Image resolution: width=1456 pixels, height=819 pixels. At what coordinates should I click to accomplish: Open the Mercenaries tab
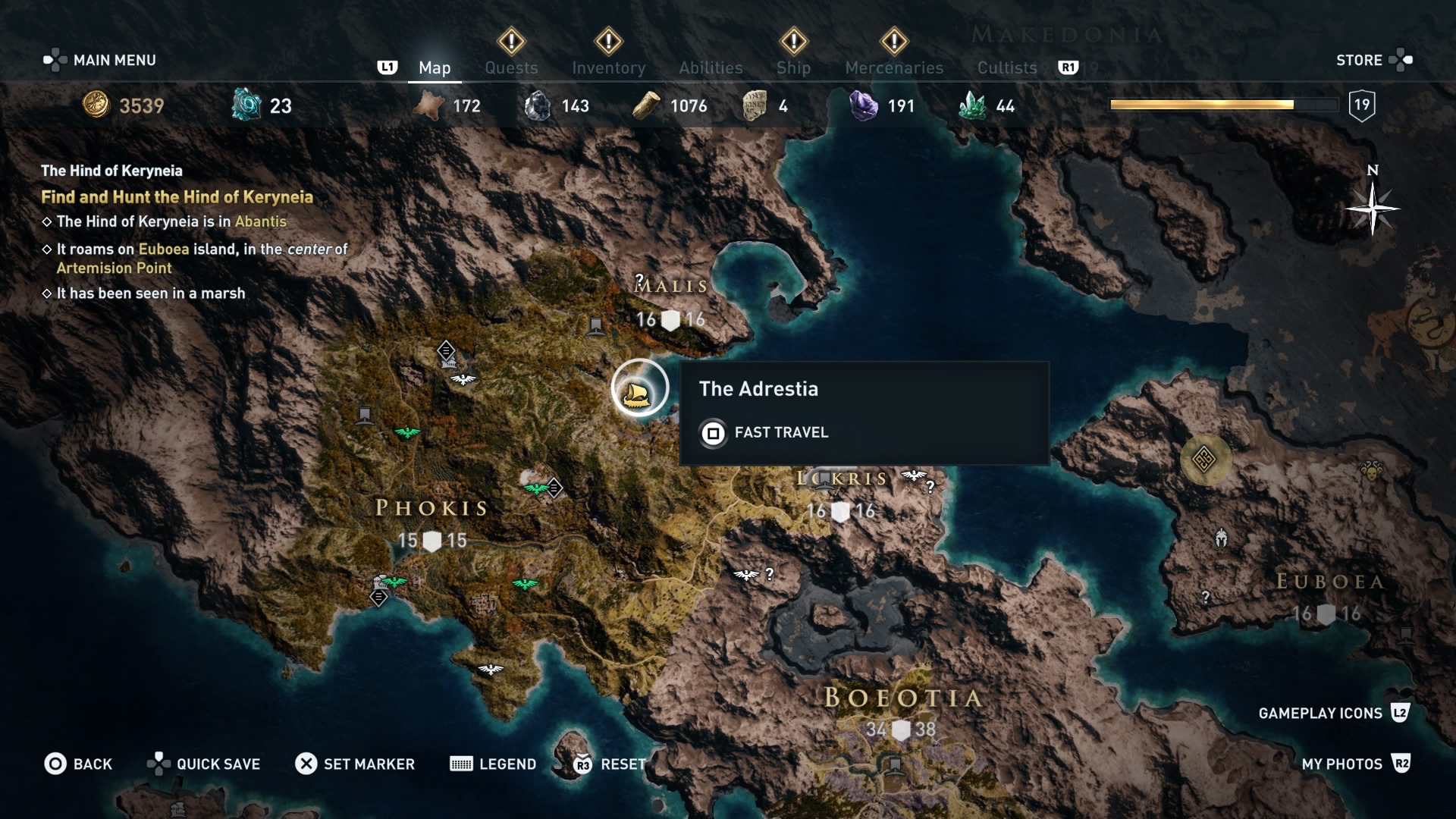click(893, 67)
